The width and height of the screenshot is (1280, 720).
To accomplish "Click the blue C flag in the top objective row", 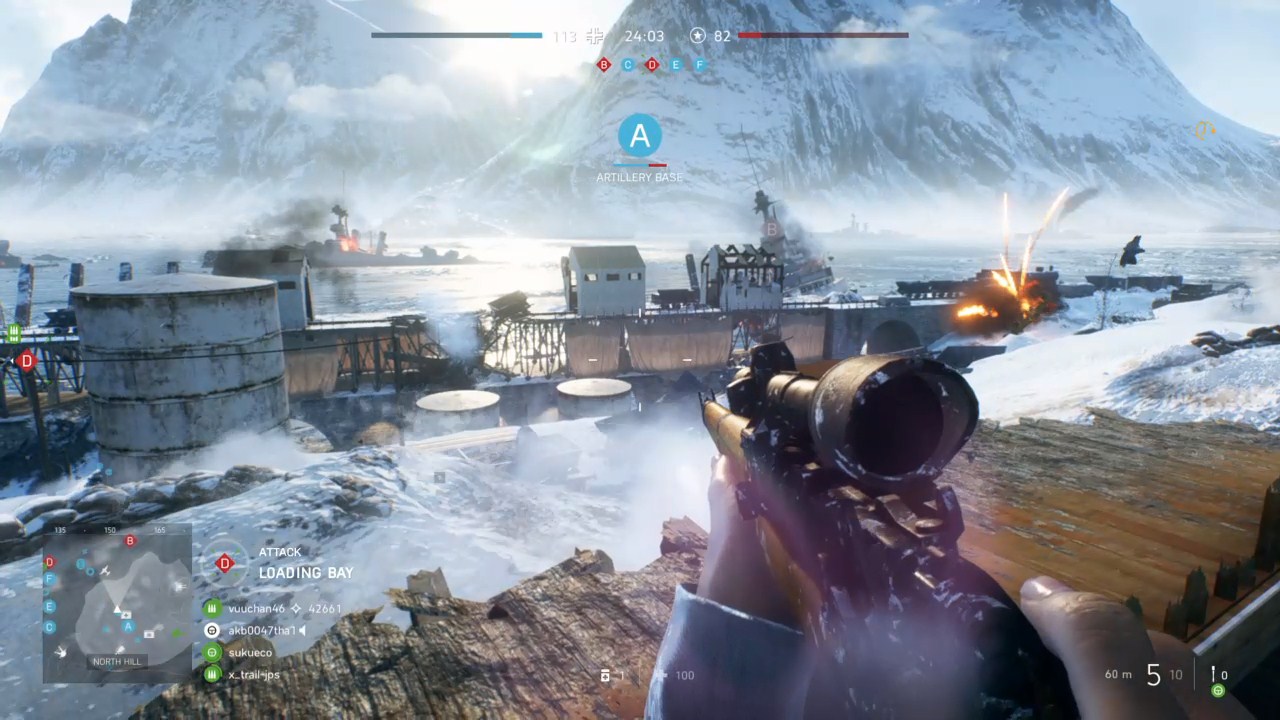I will click(628, 64).
